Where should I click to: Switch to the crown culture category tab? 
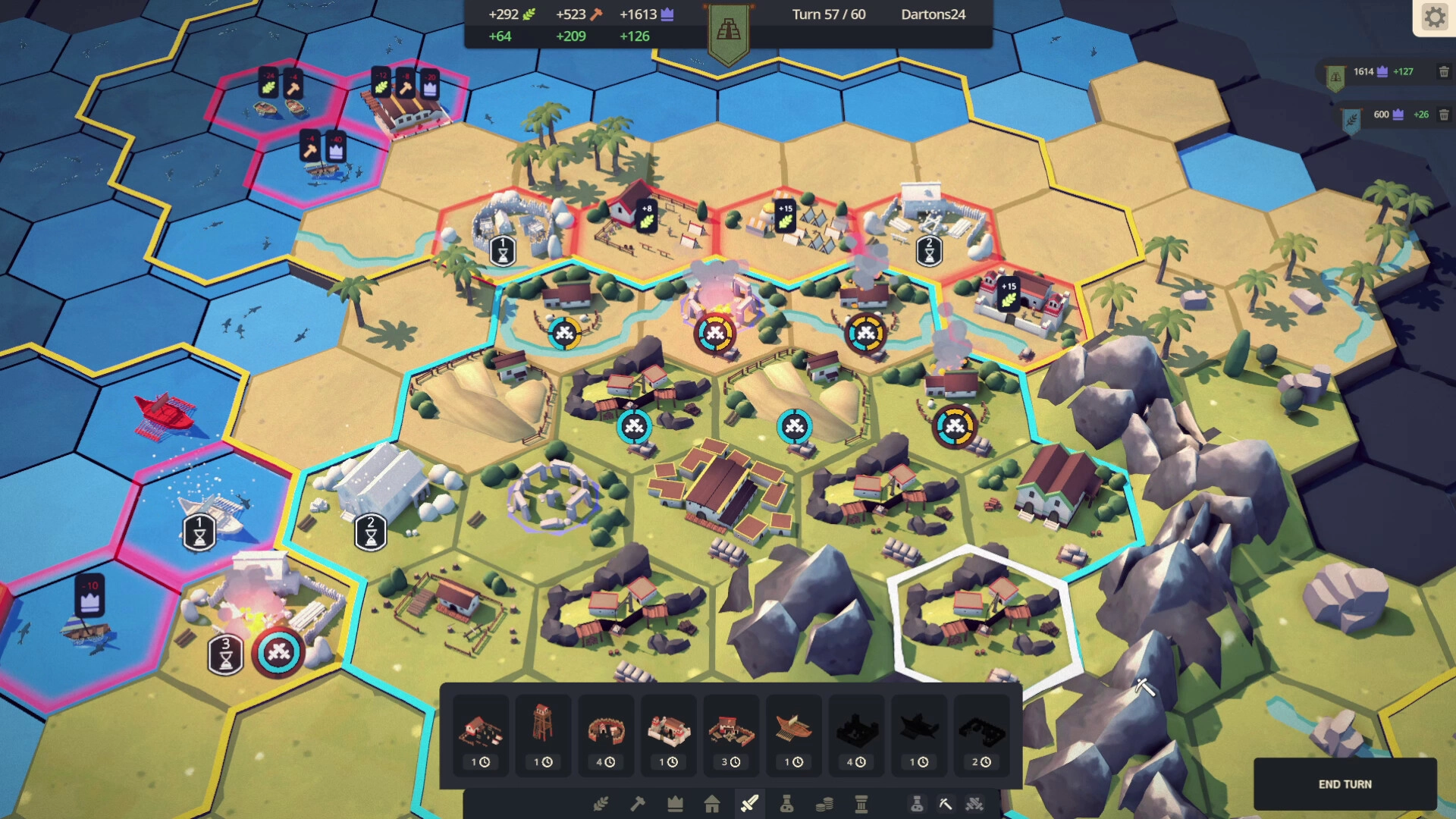pyautogui.click(x=675, y=804)
